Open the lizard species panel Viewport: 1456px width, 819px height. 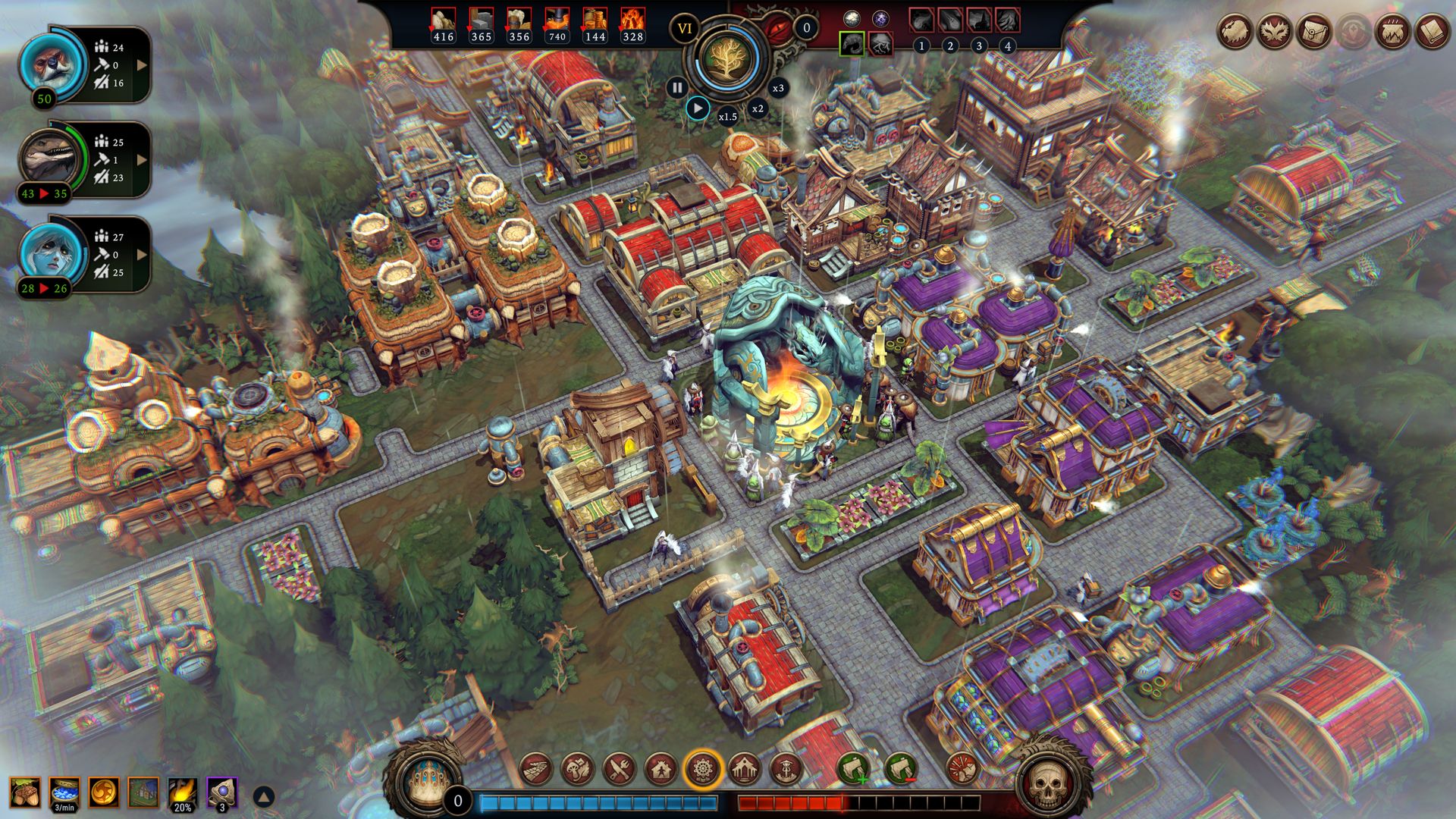tap(49, 158)
